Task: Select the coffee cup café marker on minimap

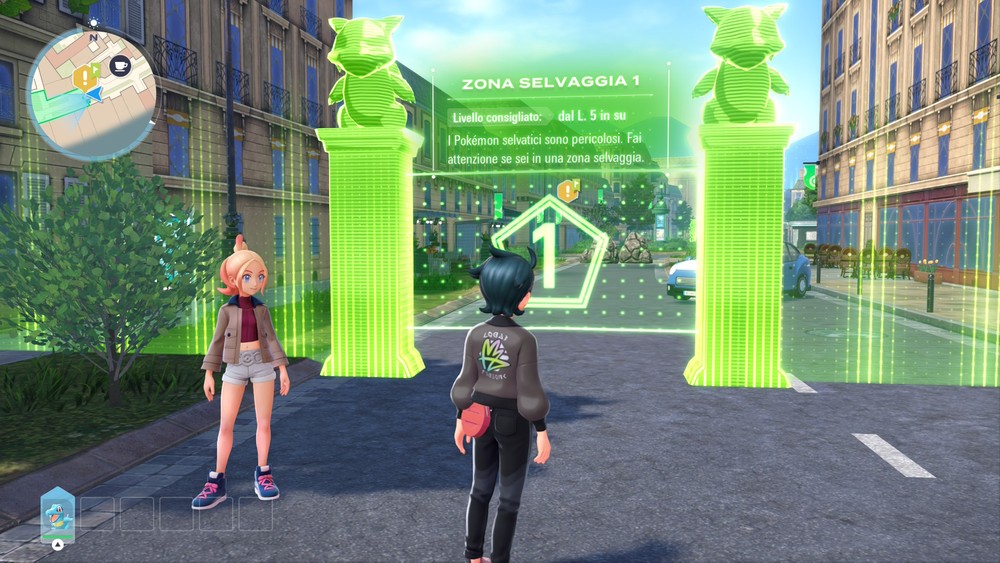Action: tap(119, 66)
